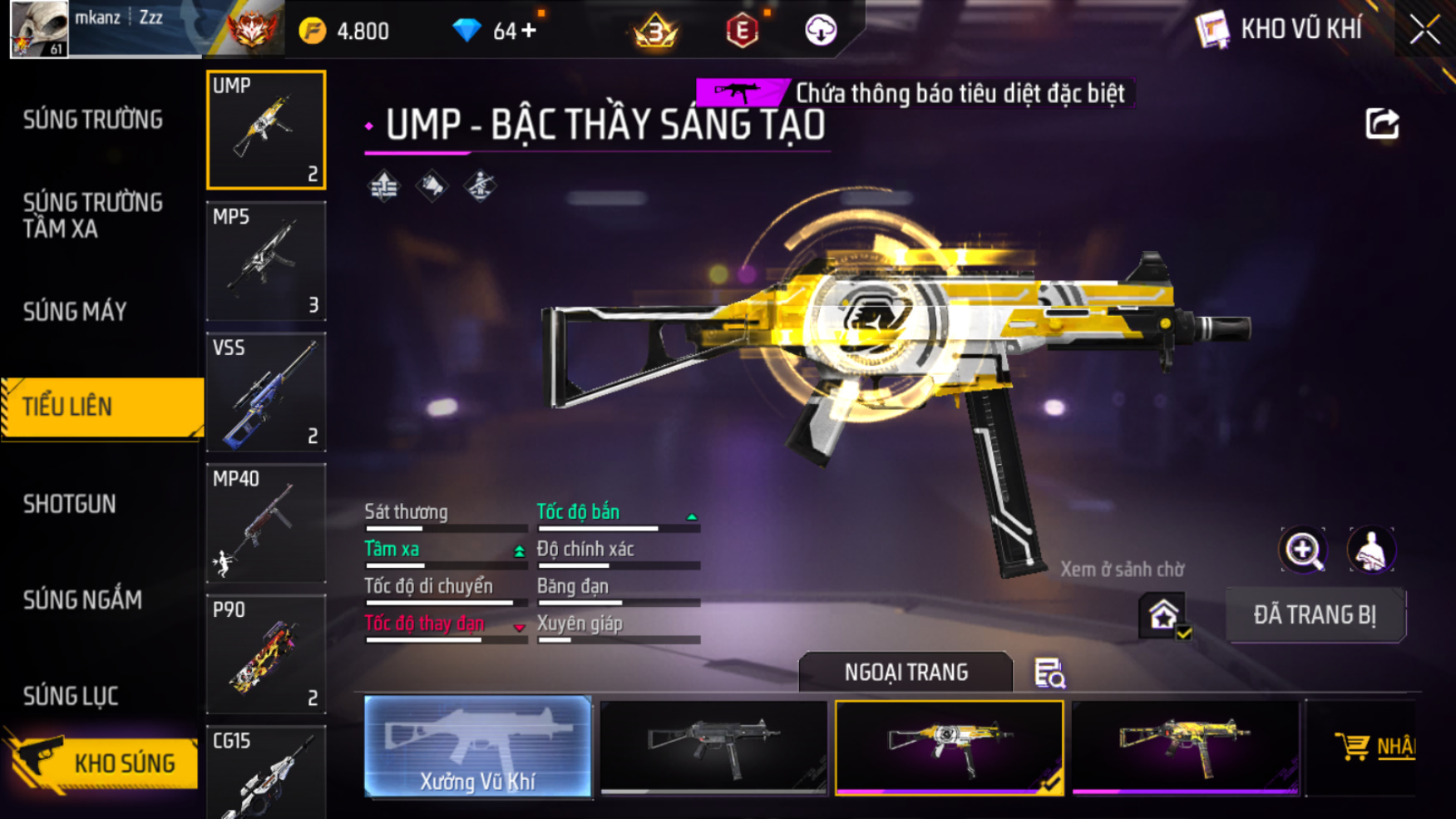Viewport: 1456px width, 819px height.
Task: Open Xưởng Vũ Khí weapon workshop
Action: (x=478, y=747)
